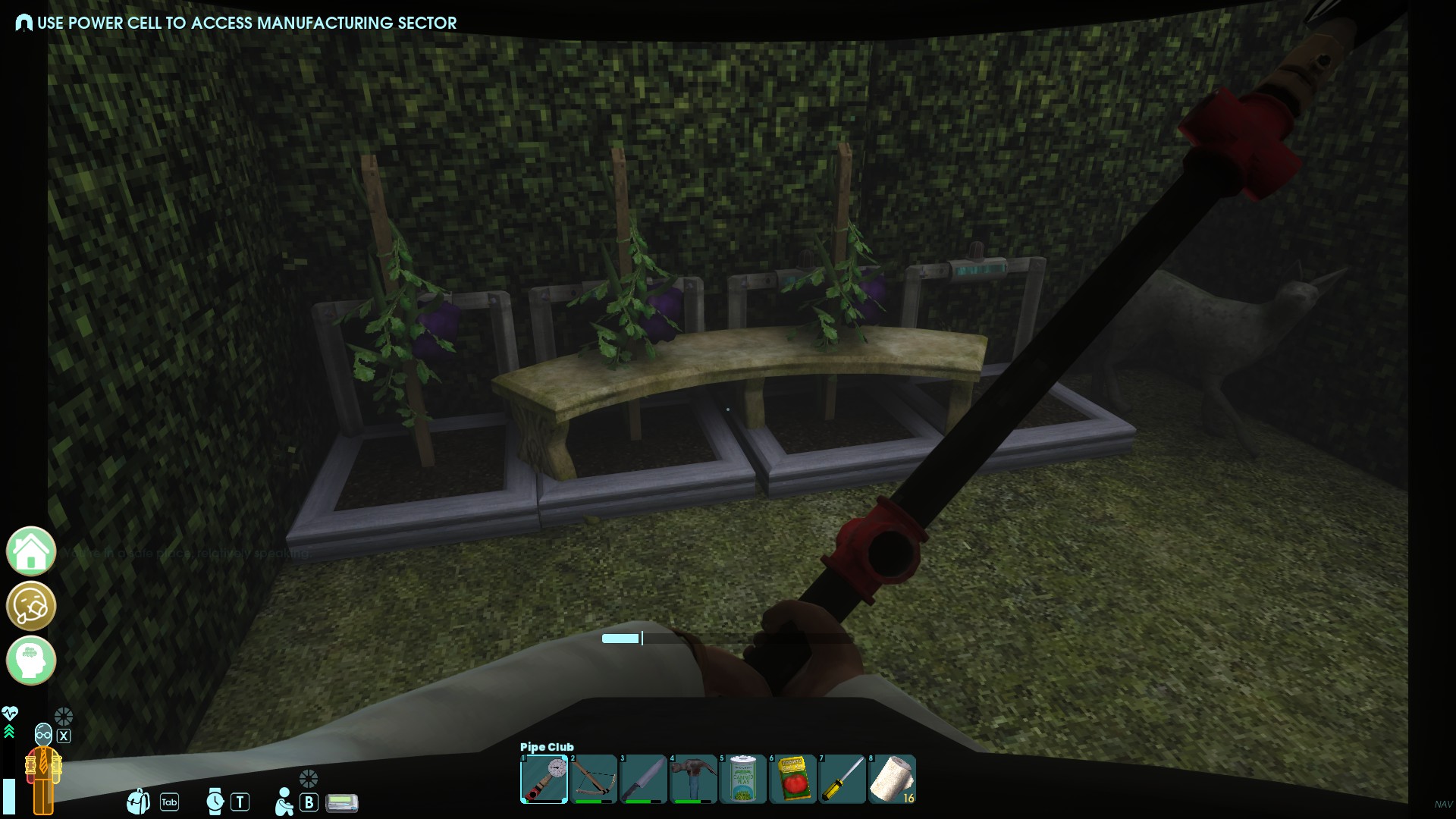Screen dimensions: 1456x819
Task: Open the backpack inventory icon
Action: coord(139,802)
